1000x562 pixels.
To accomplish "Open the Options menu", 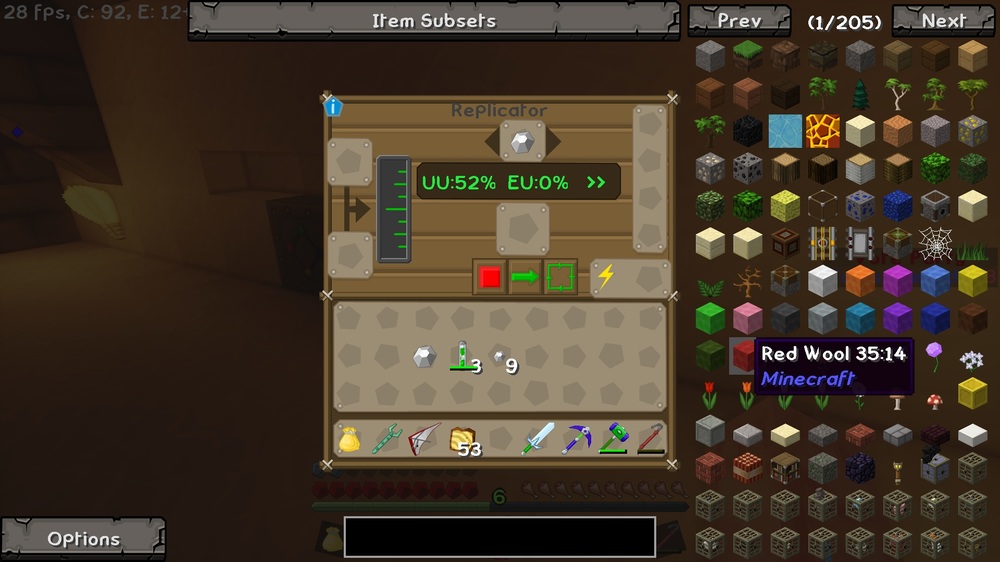I will pos(83,538).
